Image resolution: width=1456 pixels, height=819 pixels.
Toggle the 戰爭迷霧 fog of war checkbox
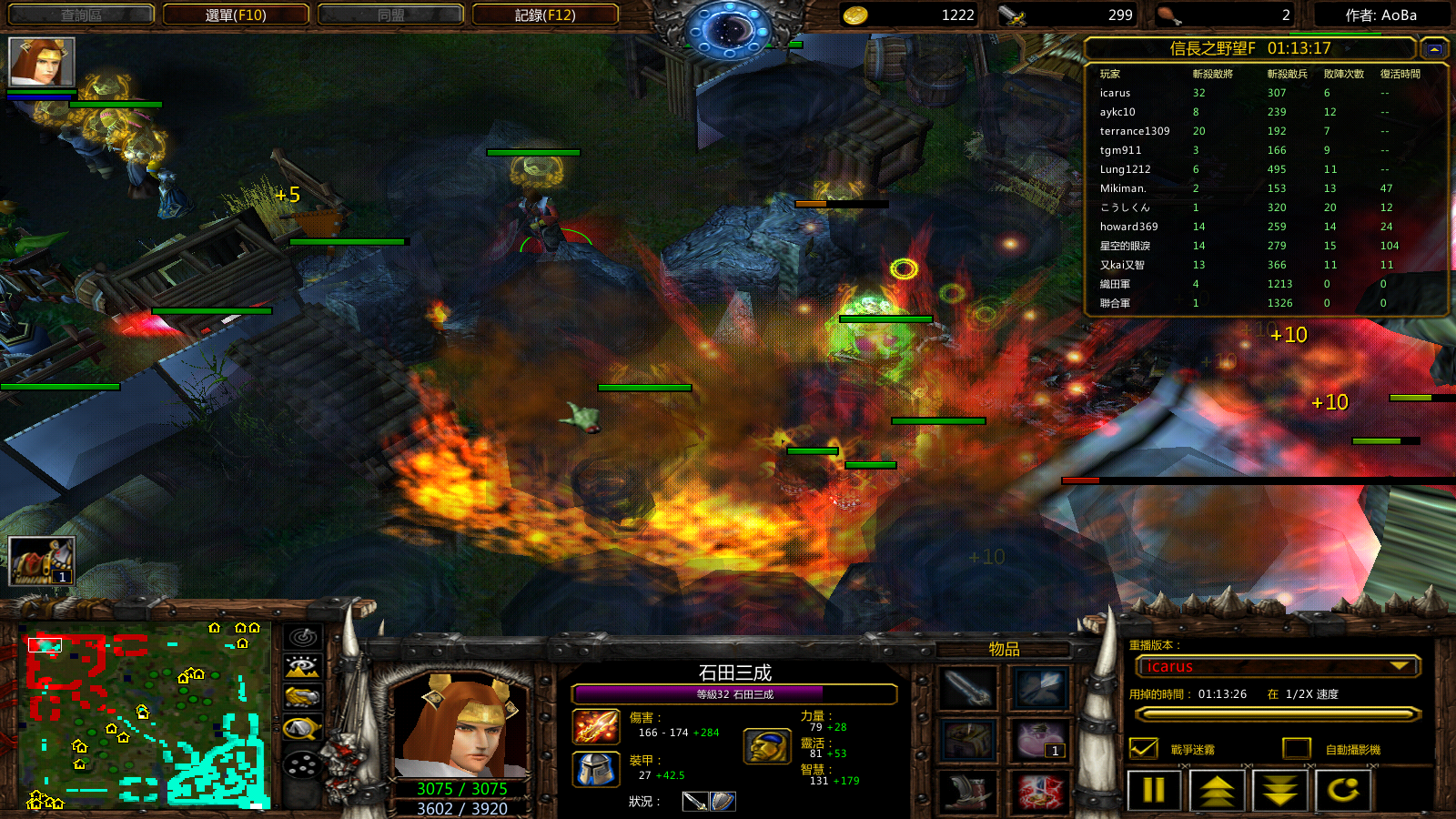pos(1143,749)
